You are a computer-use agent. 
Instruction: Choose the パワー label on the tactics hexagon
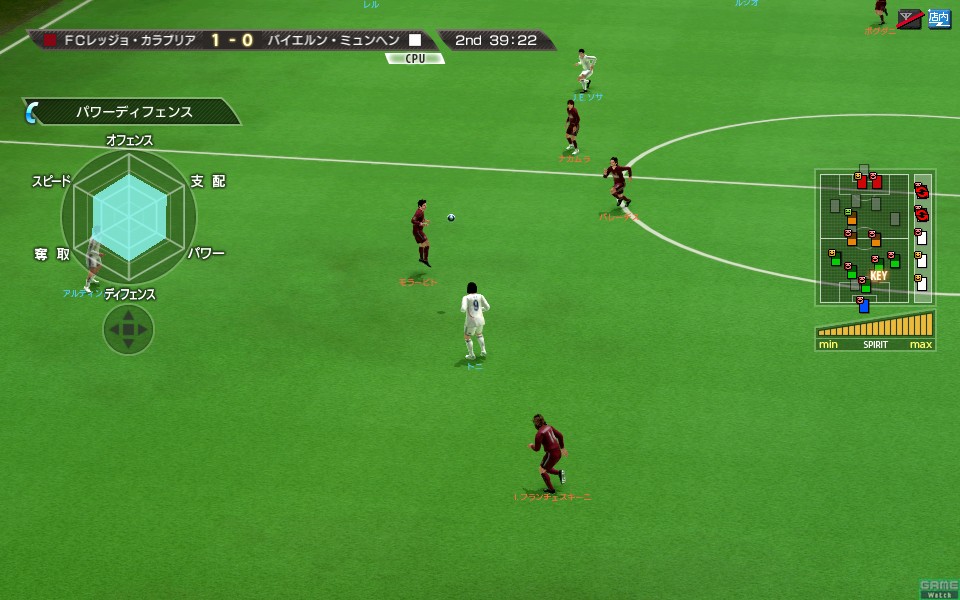coord(206,254)
